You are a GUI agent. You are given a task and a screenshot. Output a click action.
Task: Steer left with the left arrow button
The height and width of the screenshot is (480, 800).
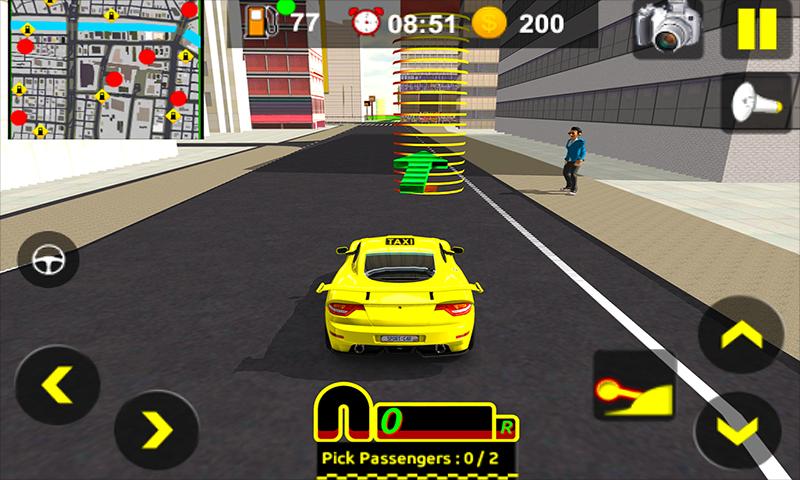pos(57,384)
